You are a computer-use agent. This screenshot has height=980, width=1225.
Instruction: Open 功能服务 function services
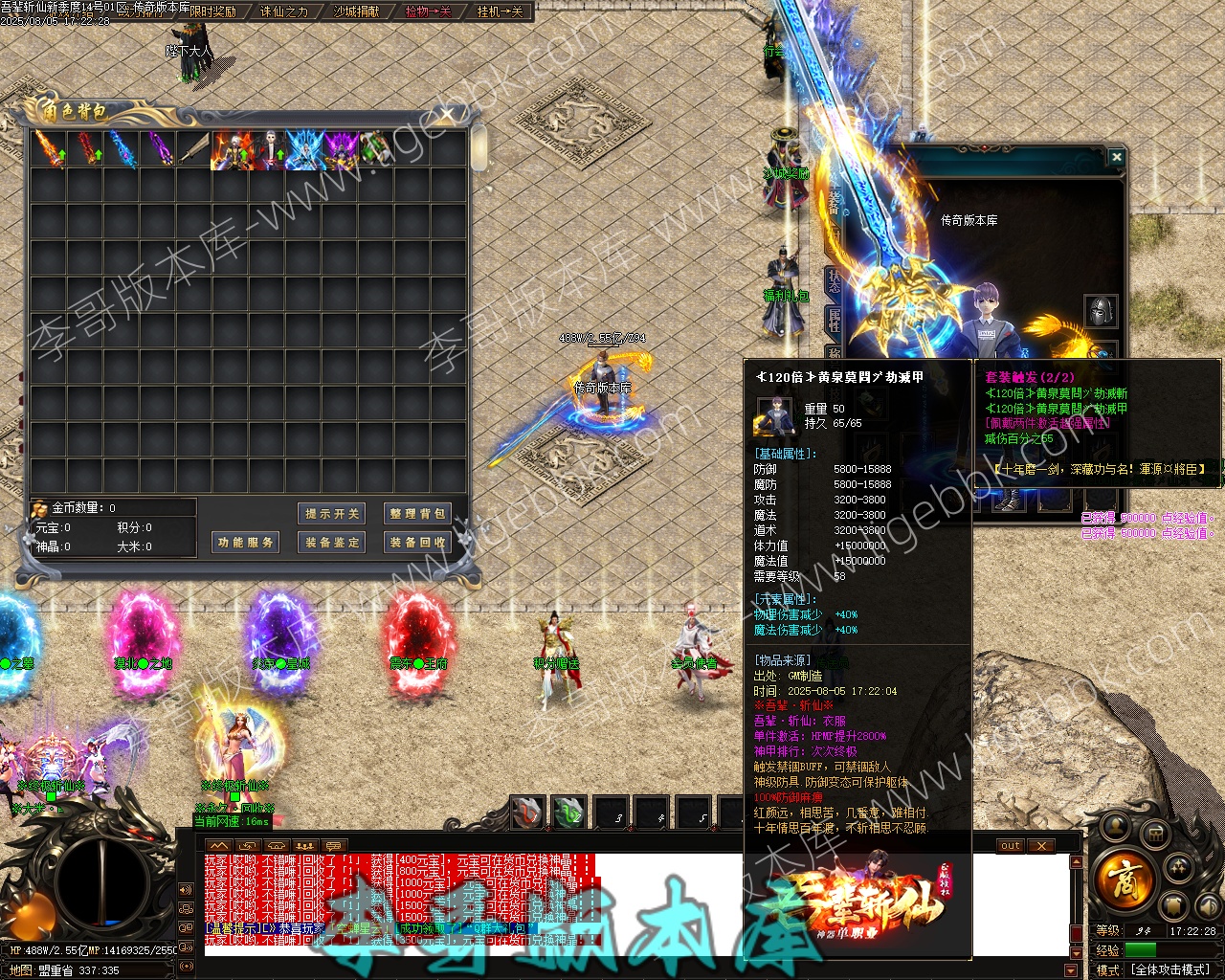(245, 543)
